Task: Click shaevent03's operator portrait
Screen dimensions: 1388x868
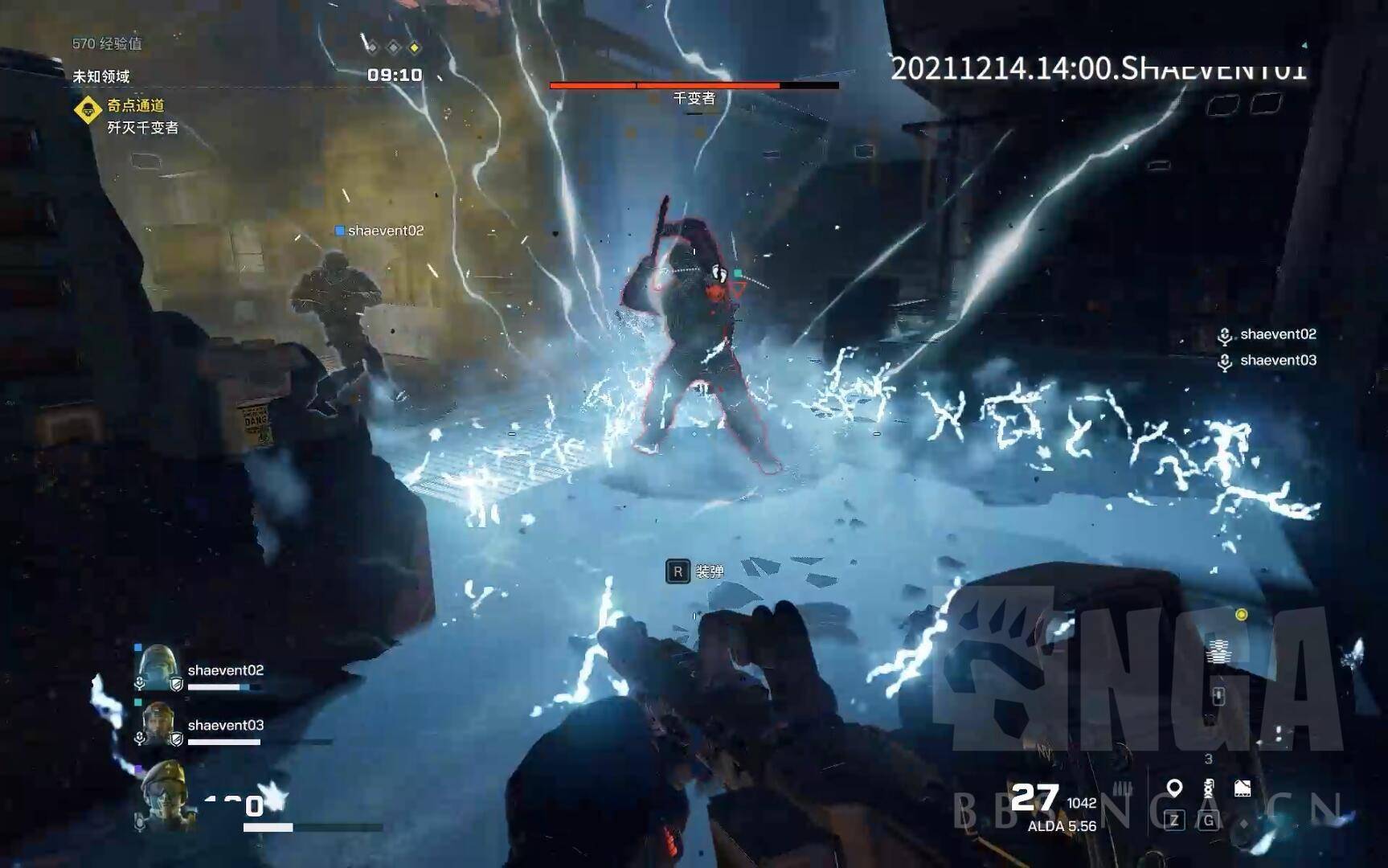Action: click(158, 723)
